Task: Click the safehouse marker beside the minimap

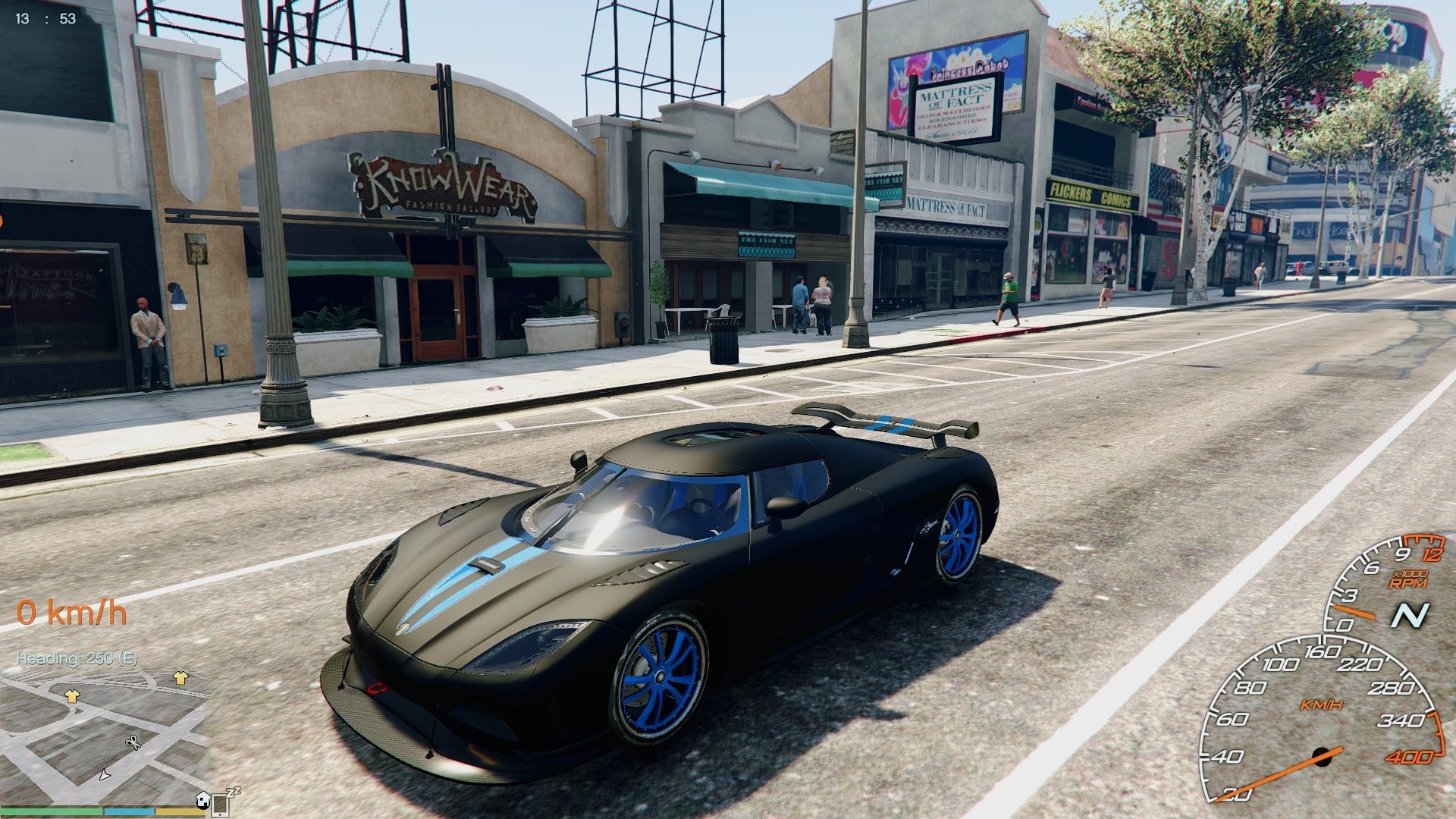Action: [202, 799]
